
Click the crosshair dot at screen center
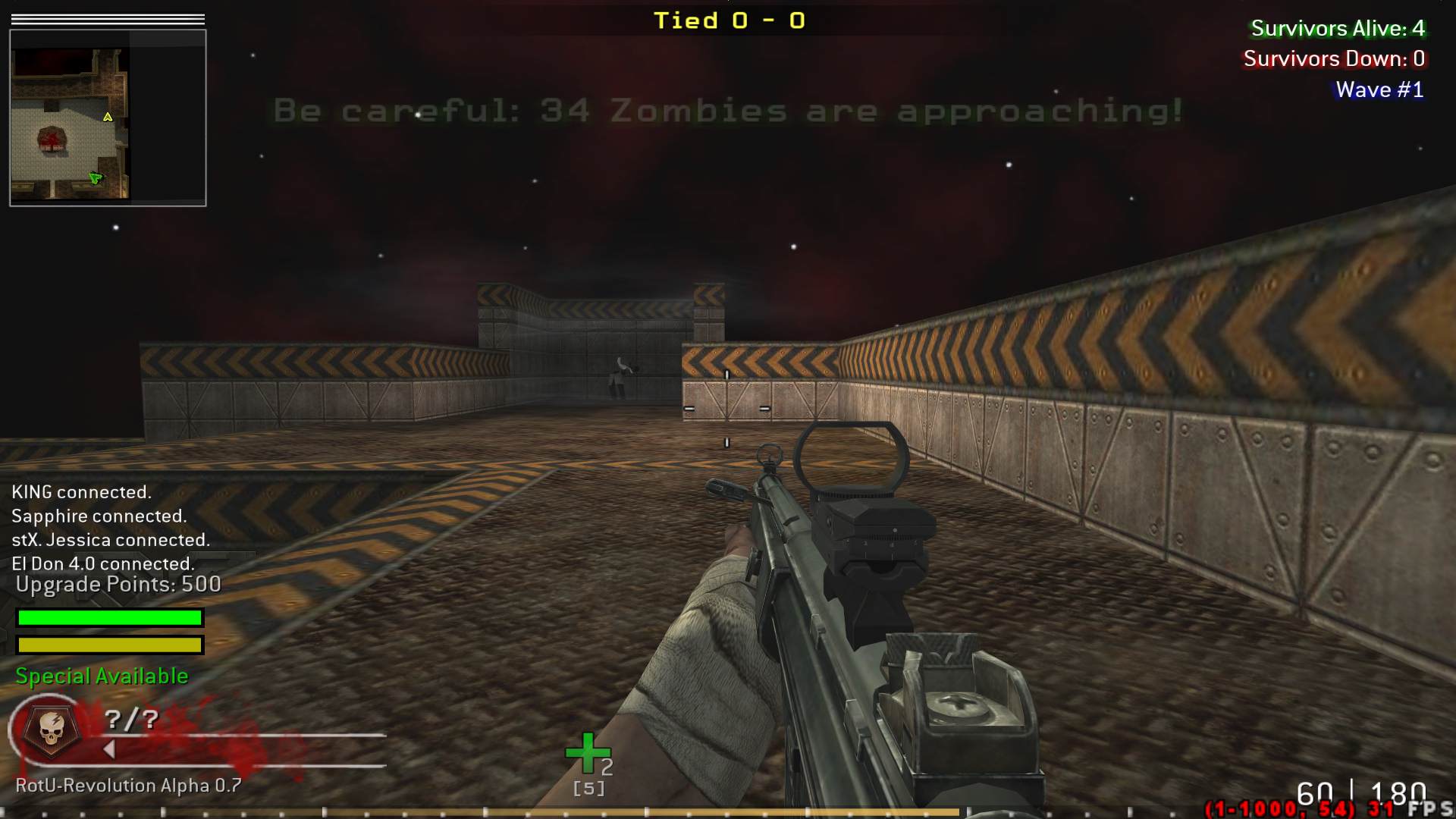728,409
